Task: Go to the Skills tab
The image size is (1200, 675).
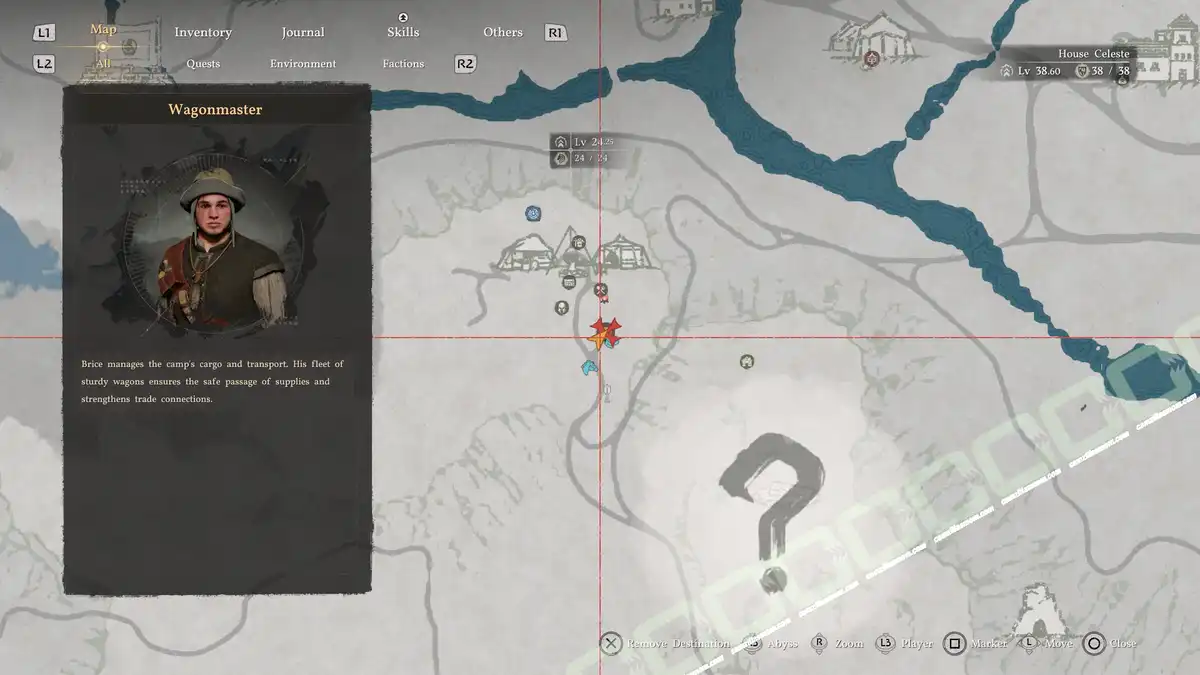Action: click(403, 32)
